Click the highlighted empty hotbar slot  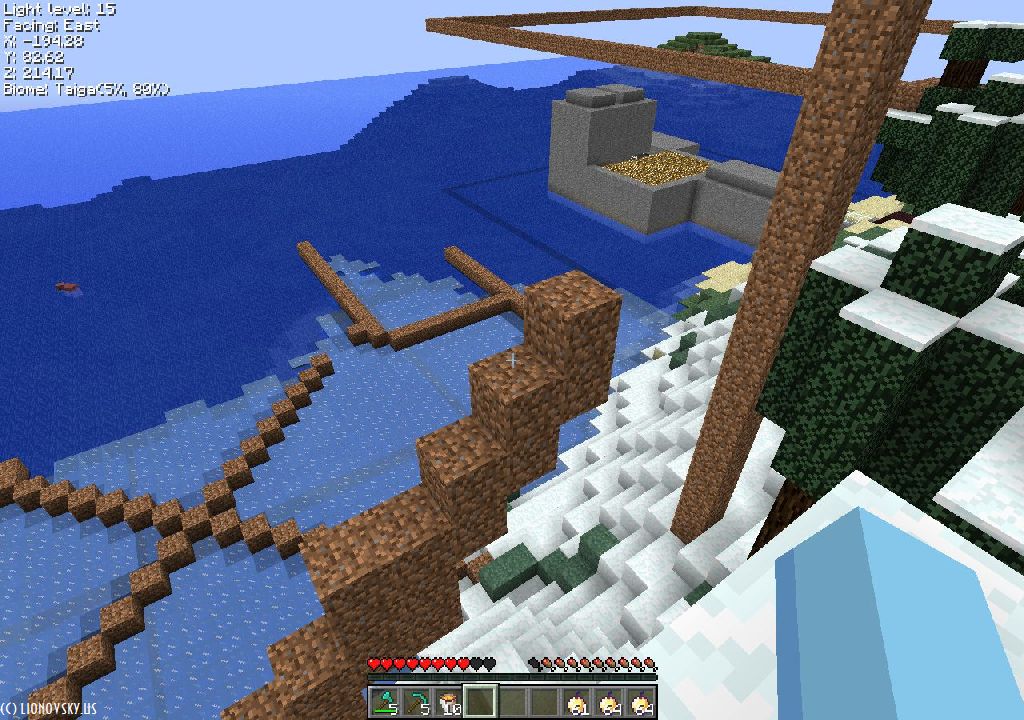(480, 702)
